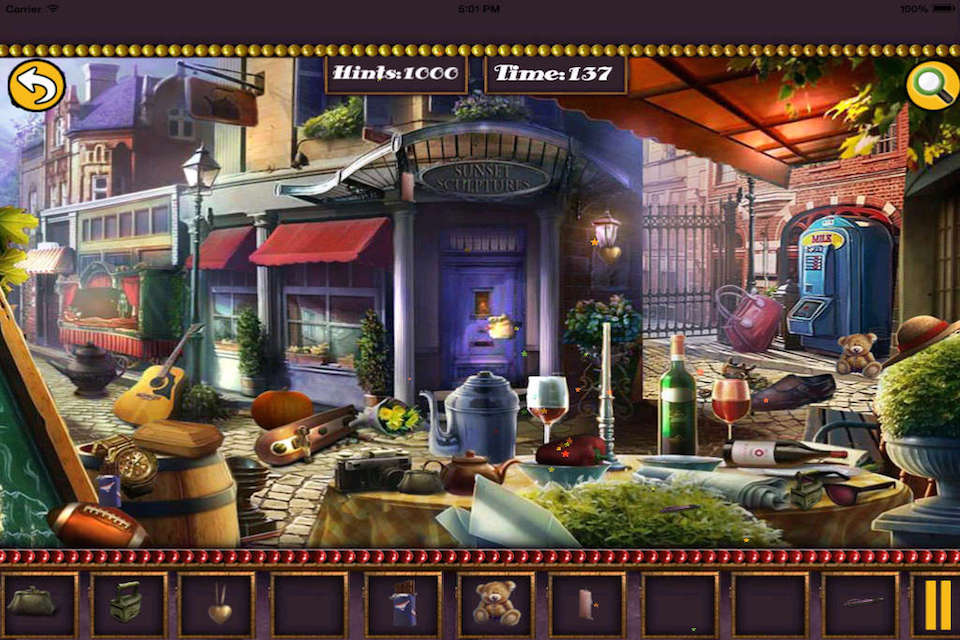Select the teddy bear item slot
The image size is (960, 640).
(496, 603)
